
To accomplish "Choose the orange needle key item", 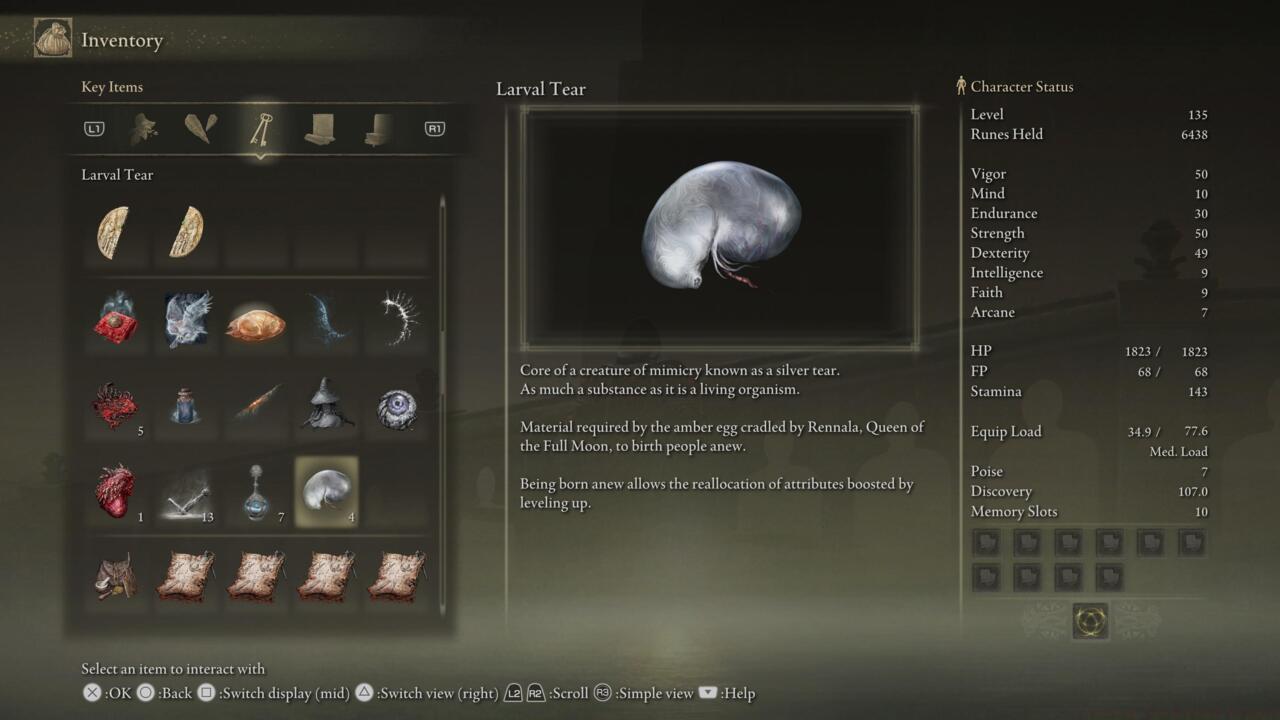I will pos(256,406).
